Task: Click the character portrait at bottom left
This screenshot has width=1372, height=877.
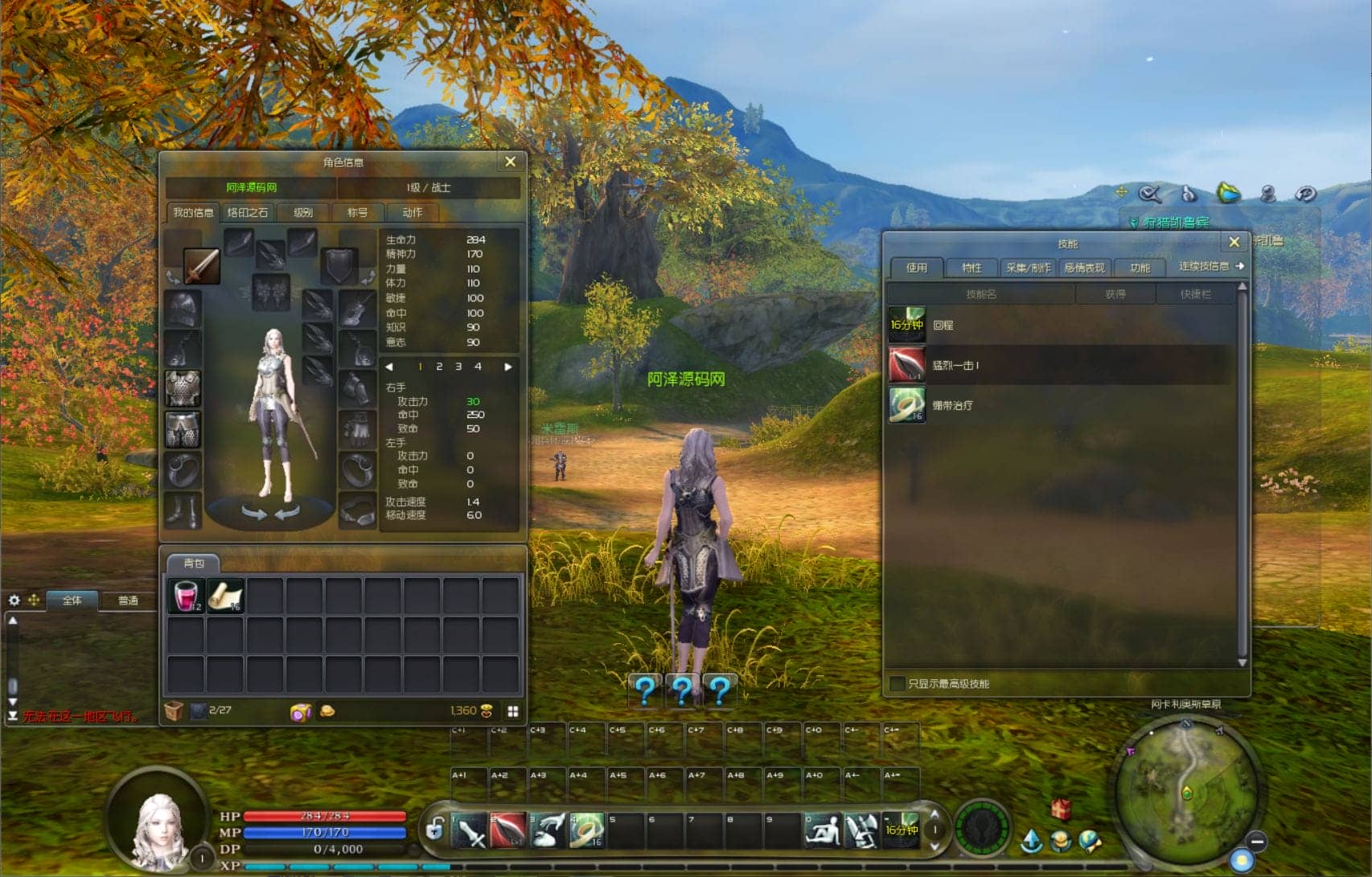Action: click(158, 824)
